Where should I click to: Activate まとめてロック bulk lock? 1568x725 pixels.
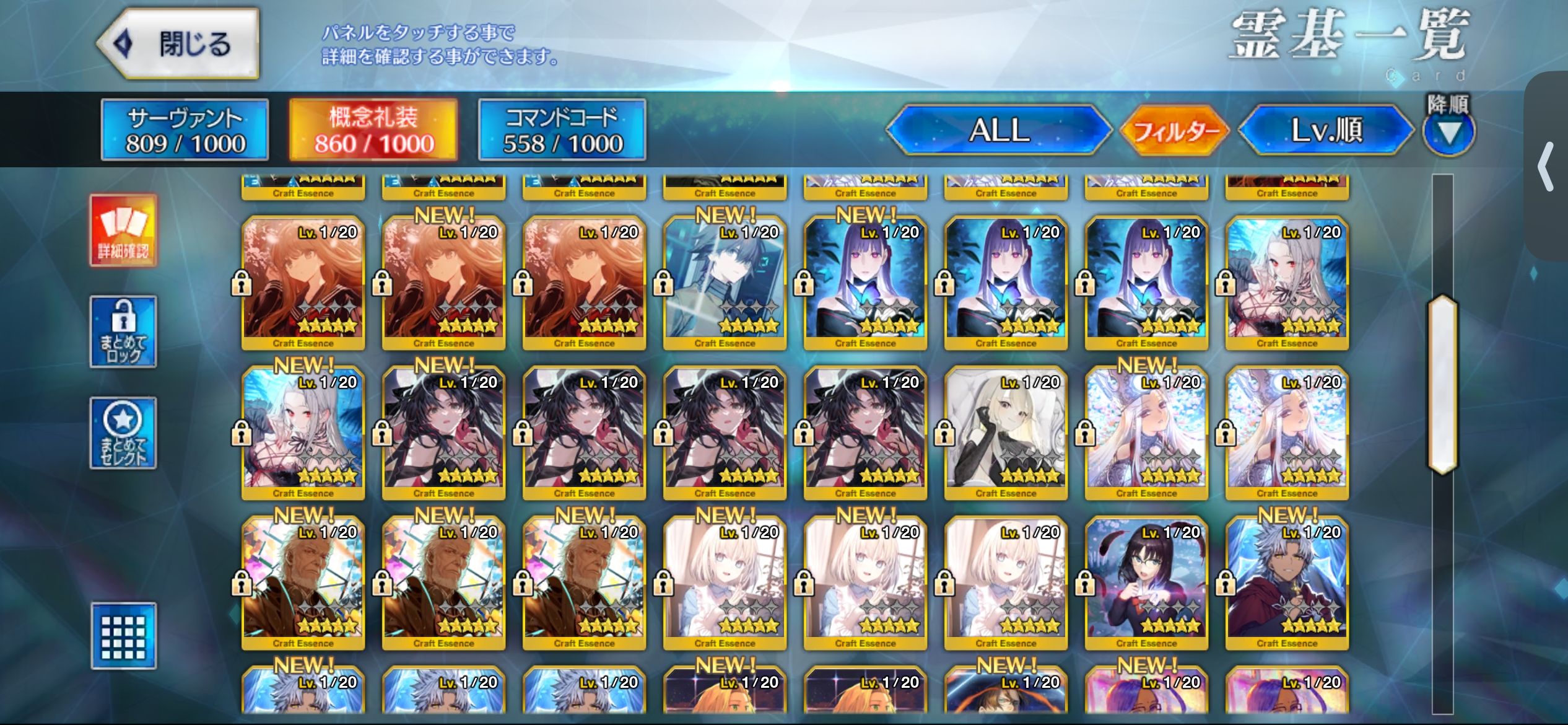pos(123,332)
